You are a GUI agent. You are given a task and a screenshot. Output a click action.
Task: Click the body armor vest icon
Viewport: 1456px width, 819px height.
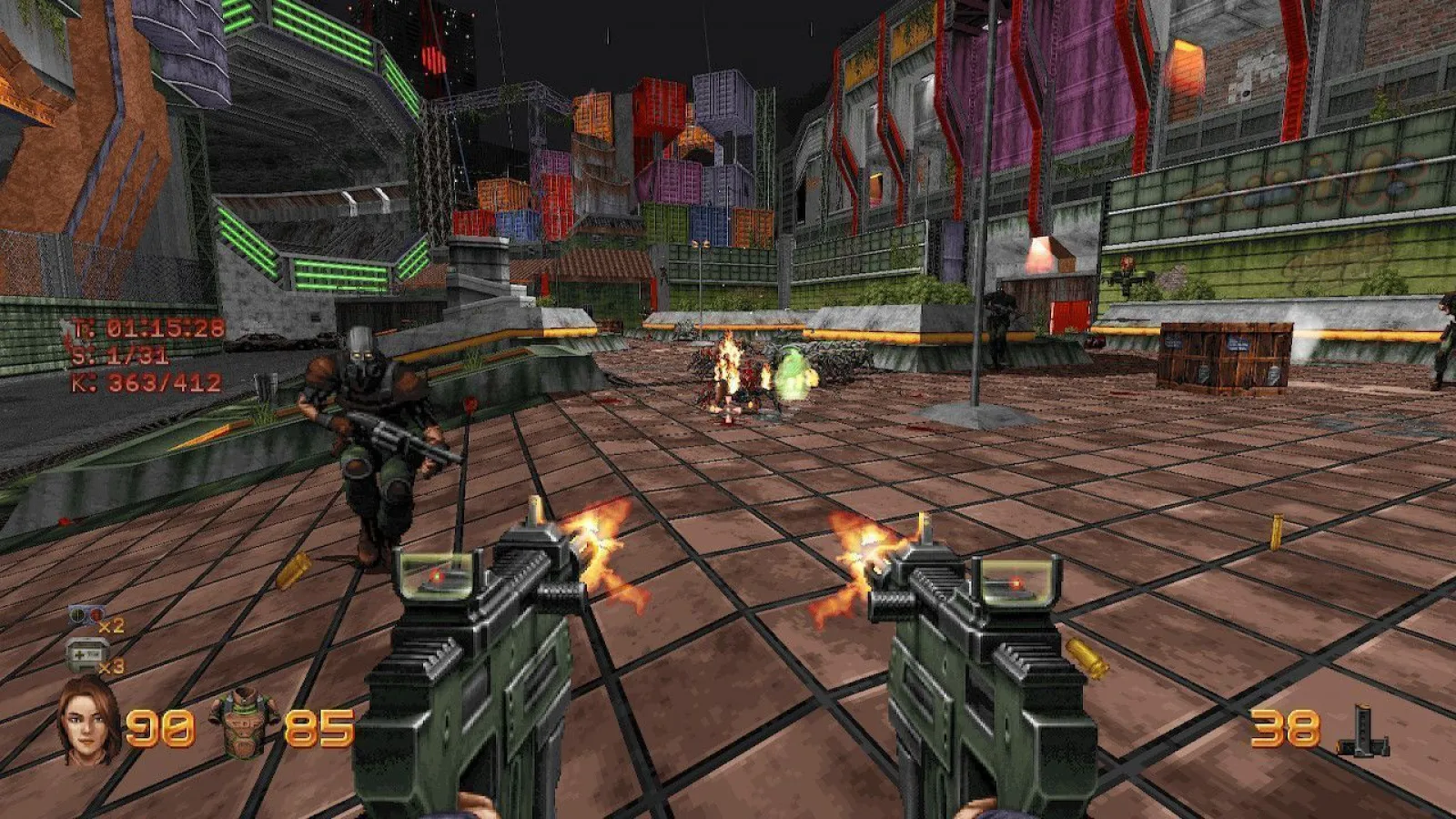click(242, 723)
